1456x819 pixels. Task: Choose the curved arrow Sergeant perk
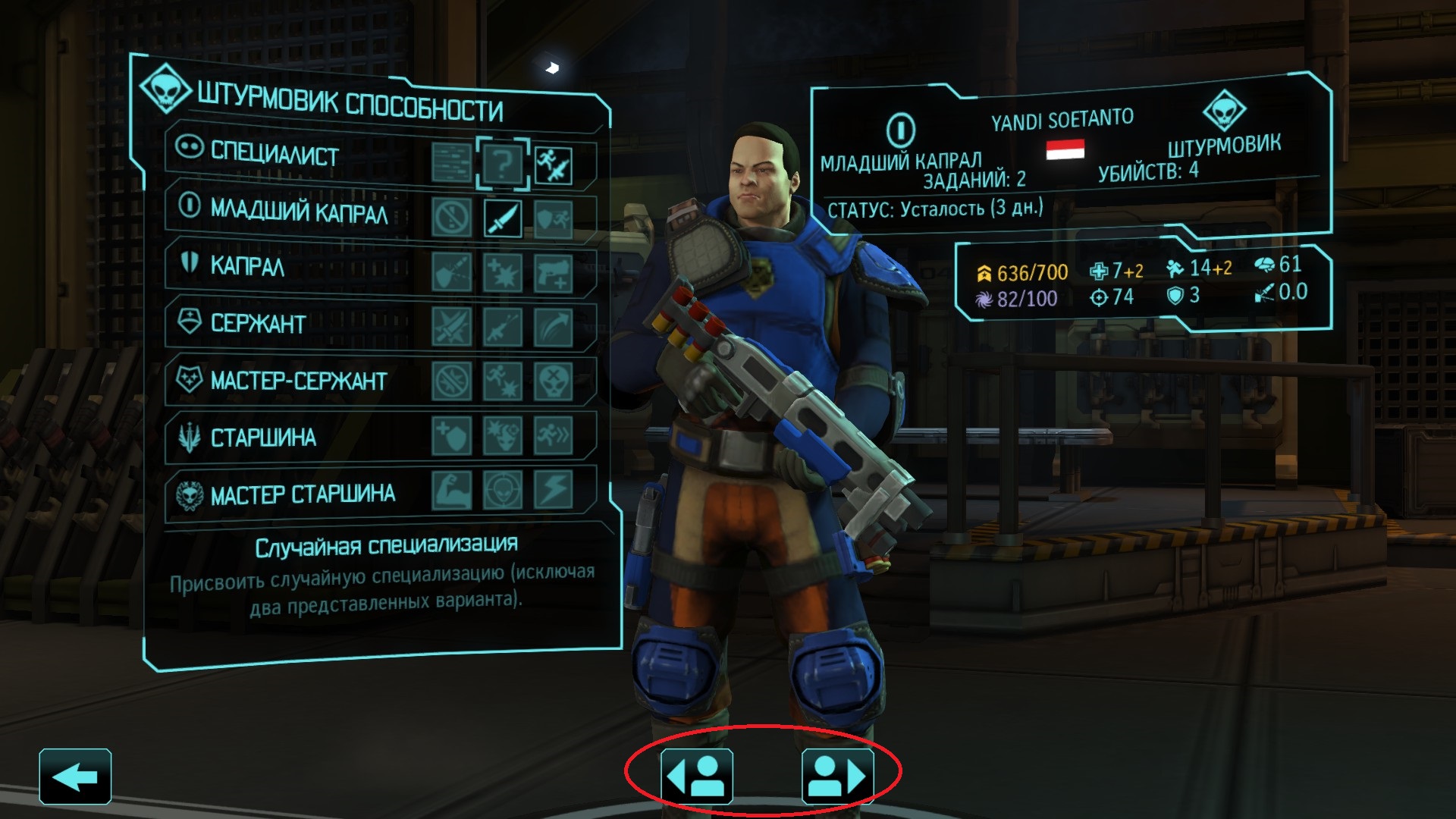click(x=554, y=327)
